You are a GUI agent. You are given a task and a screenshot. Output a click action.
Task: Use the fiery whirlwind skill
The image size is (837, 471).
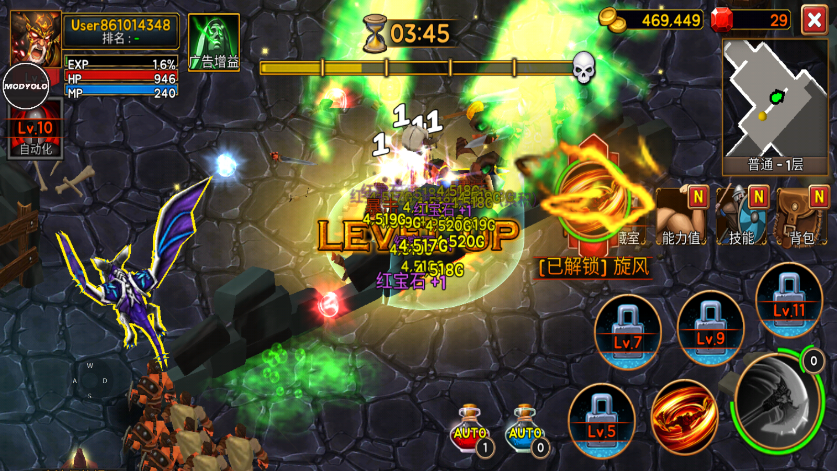pyautogui.click(x=684, y=415)
